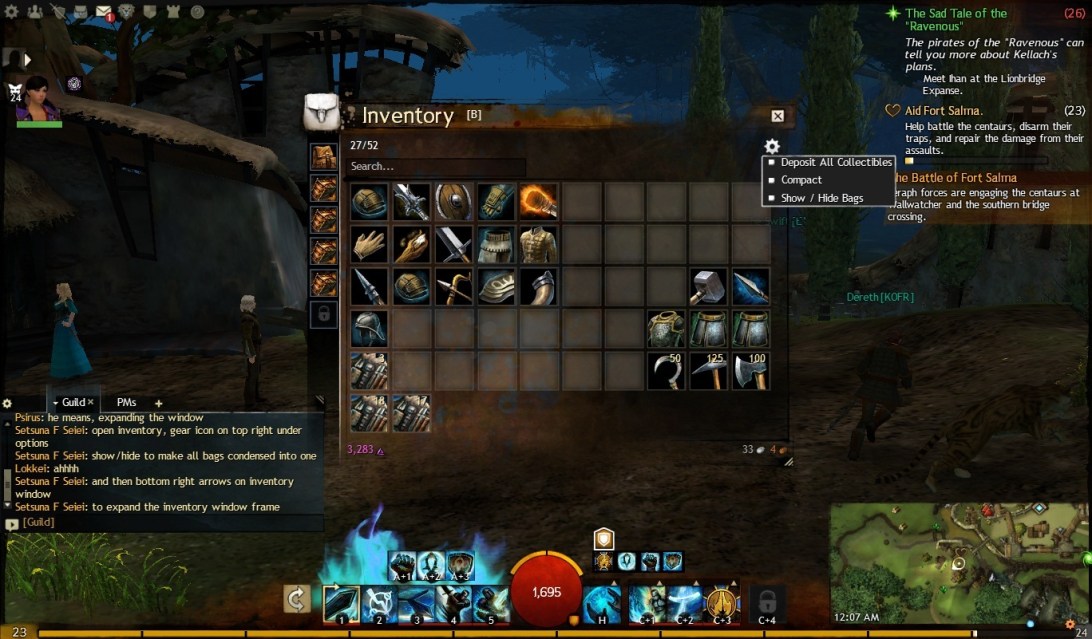Pick the hammer weapon in inventory

(708, 286)
